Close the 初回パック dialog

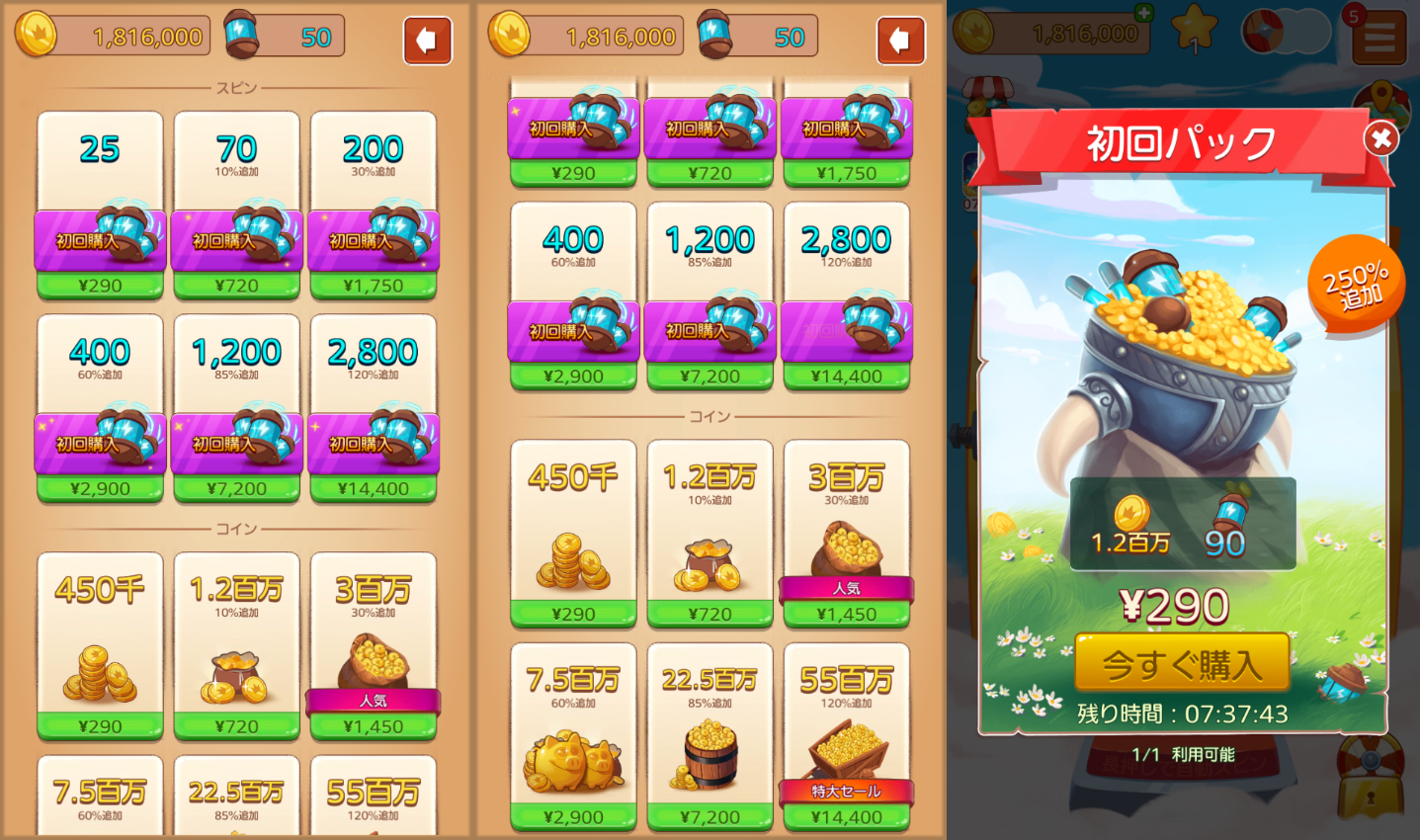point(1380,138)
